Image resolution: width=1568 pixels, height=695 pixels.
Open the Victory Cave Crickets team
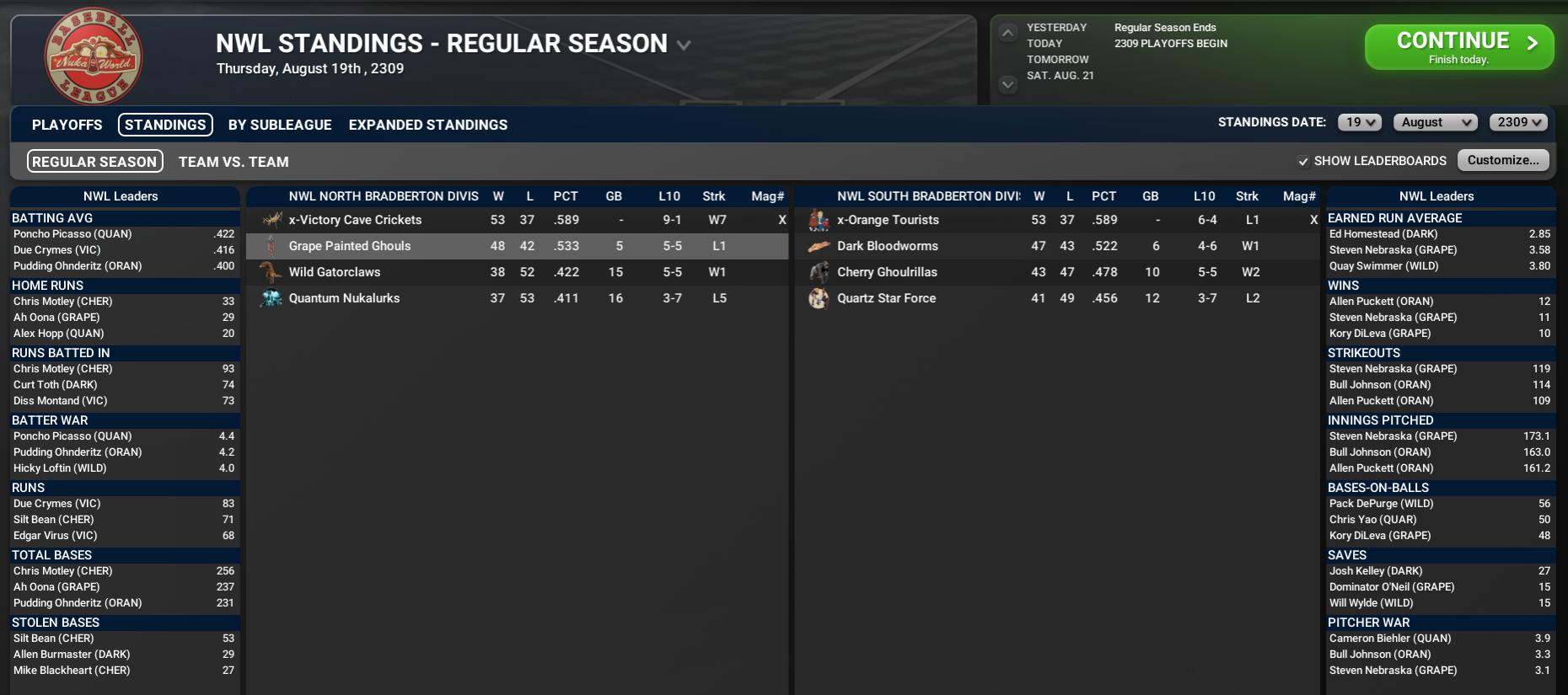click(x=355, y=220)
